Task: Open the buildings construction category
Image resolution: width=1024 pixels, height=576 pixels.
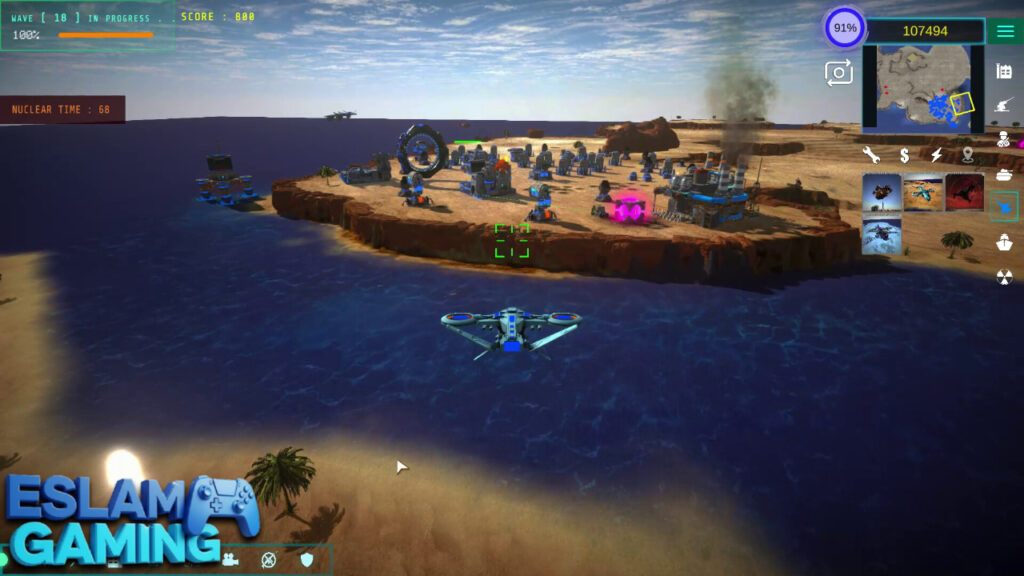Action: pyautogui.click(x=1004, y=71)
